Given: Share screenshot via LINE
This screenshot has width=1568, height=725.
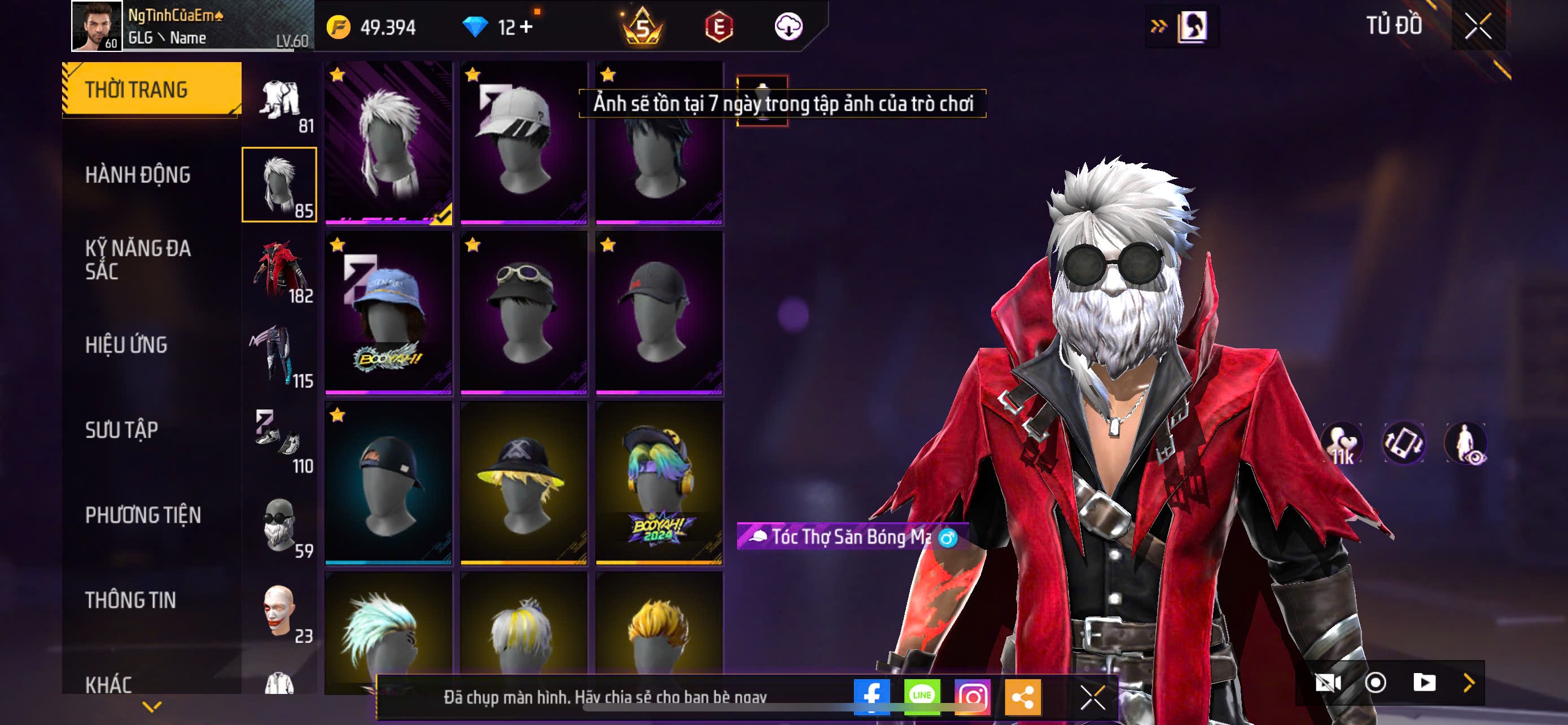Looking at the screenshot, I should pyautogui.click(x=922, y=696).
